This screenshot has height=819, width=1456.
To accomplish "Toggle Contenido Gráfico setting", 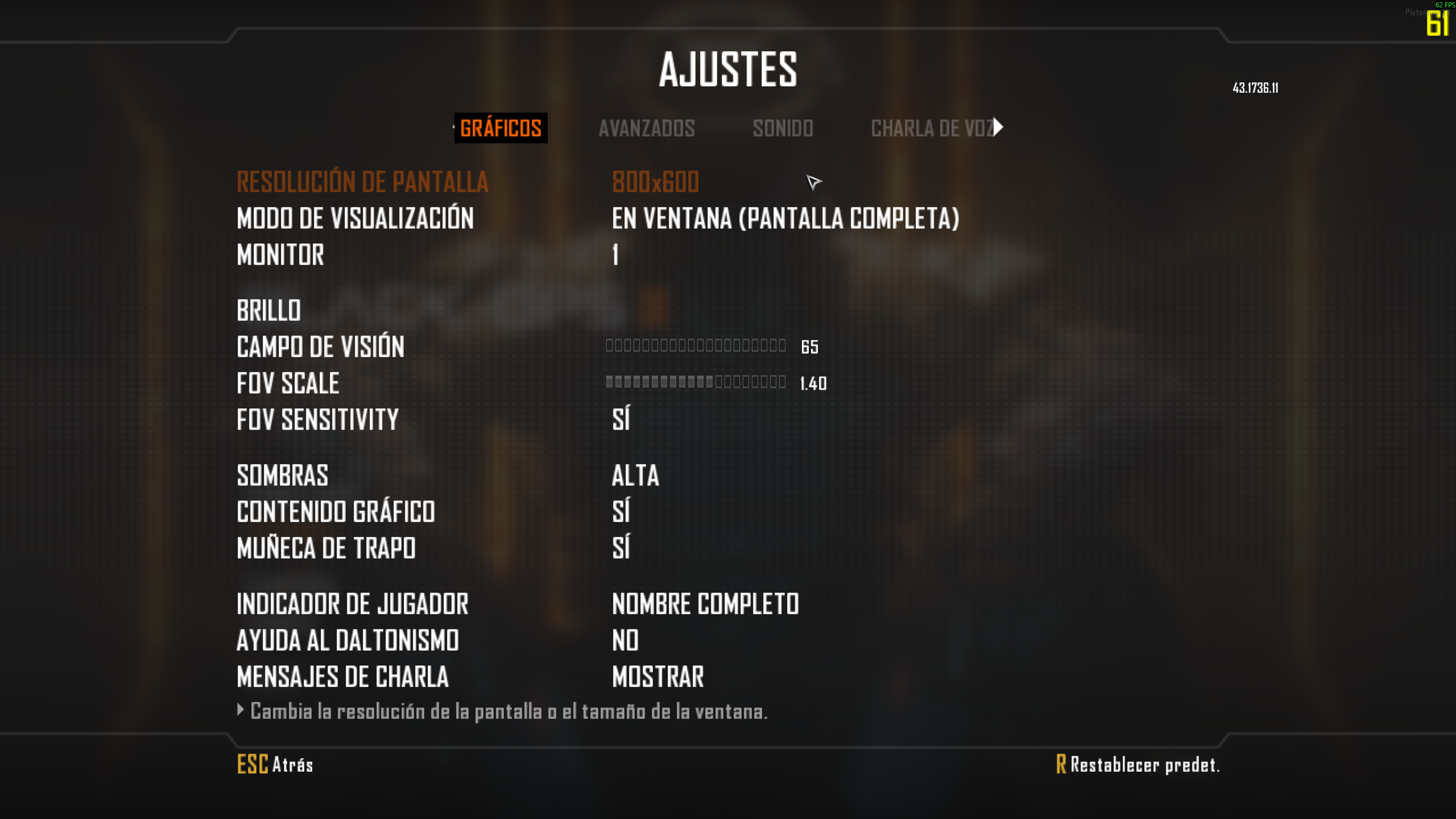I will [621, 511].
